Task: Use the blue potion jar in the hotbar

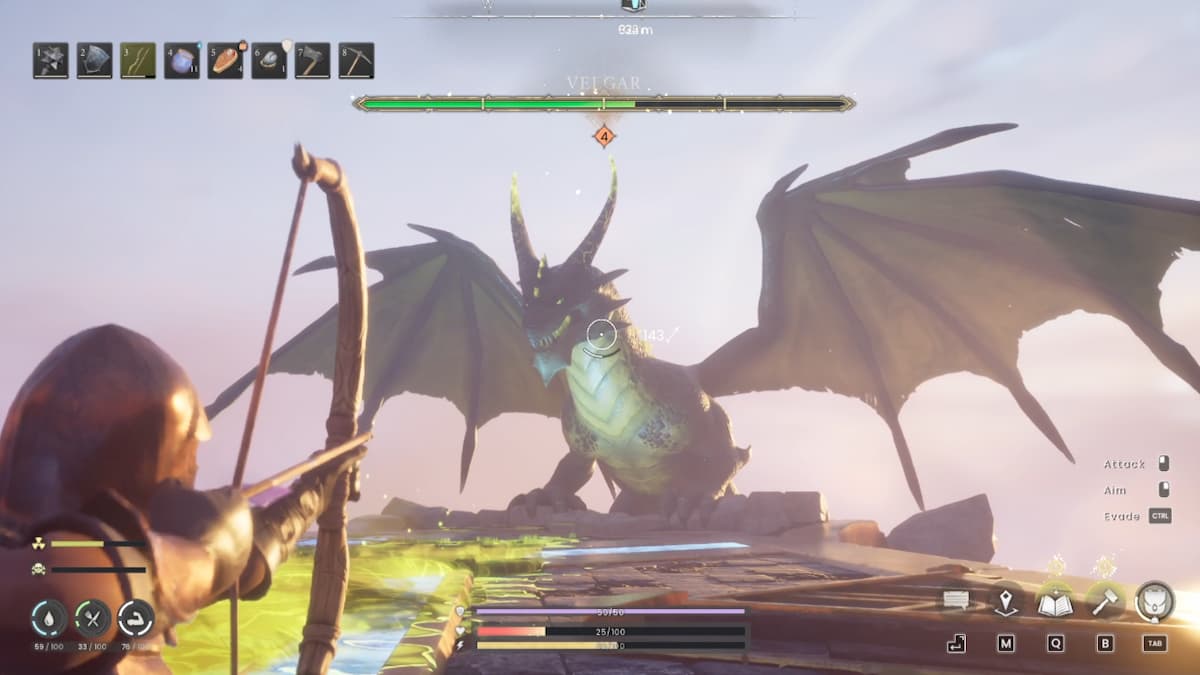Action: point(182,61)
